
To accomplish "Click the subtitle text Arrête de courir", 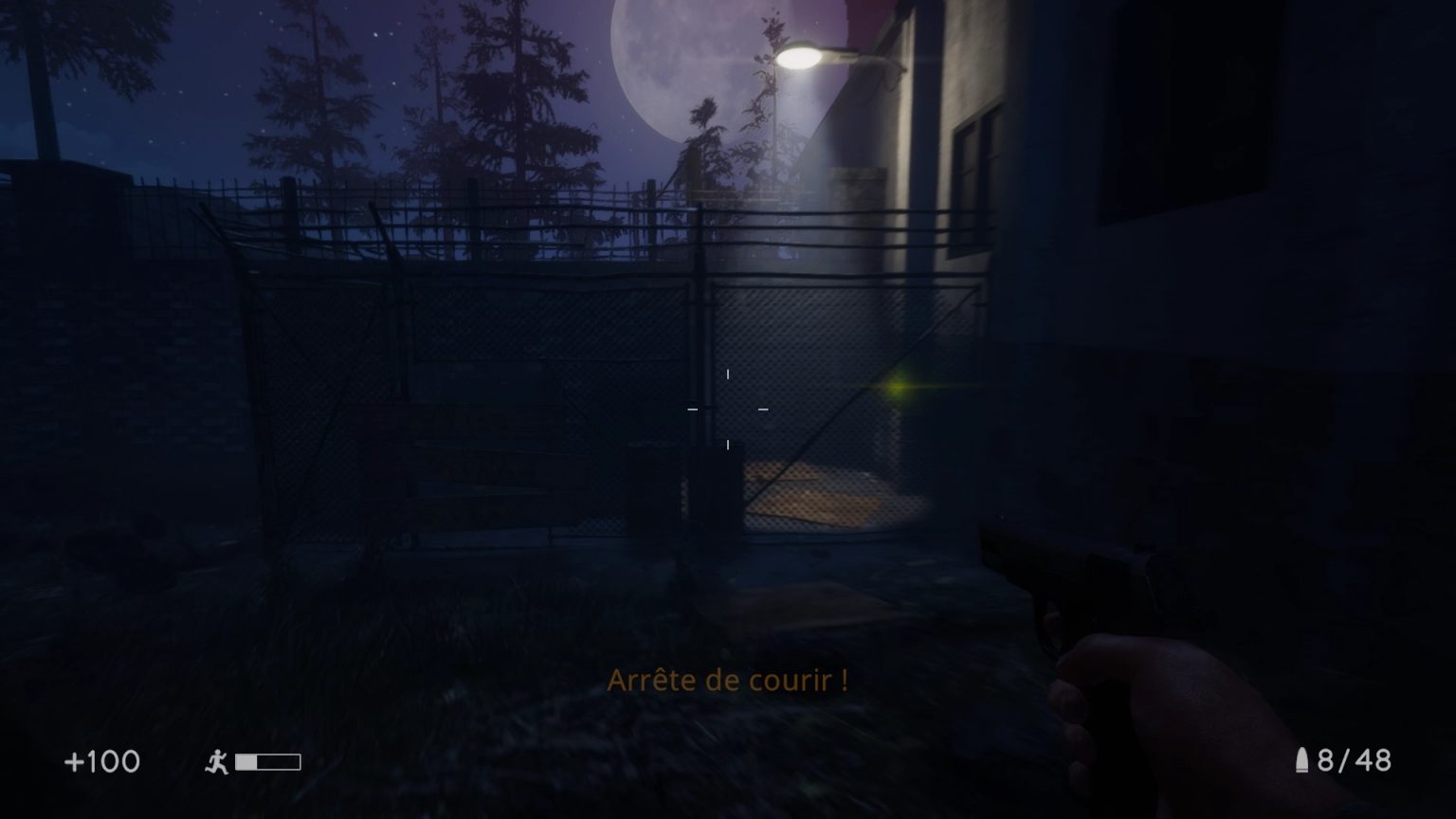I will 730,680.
